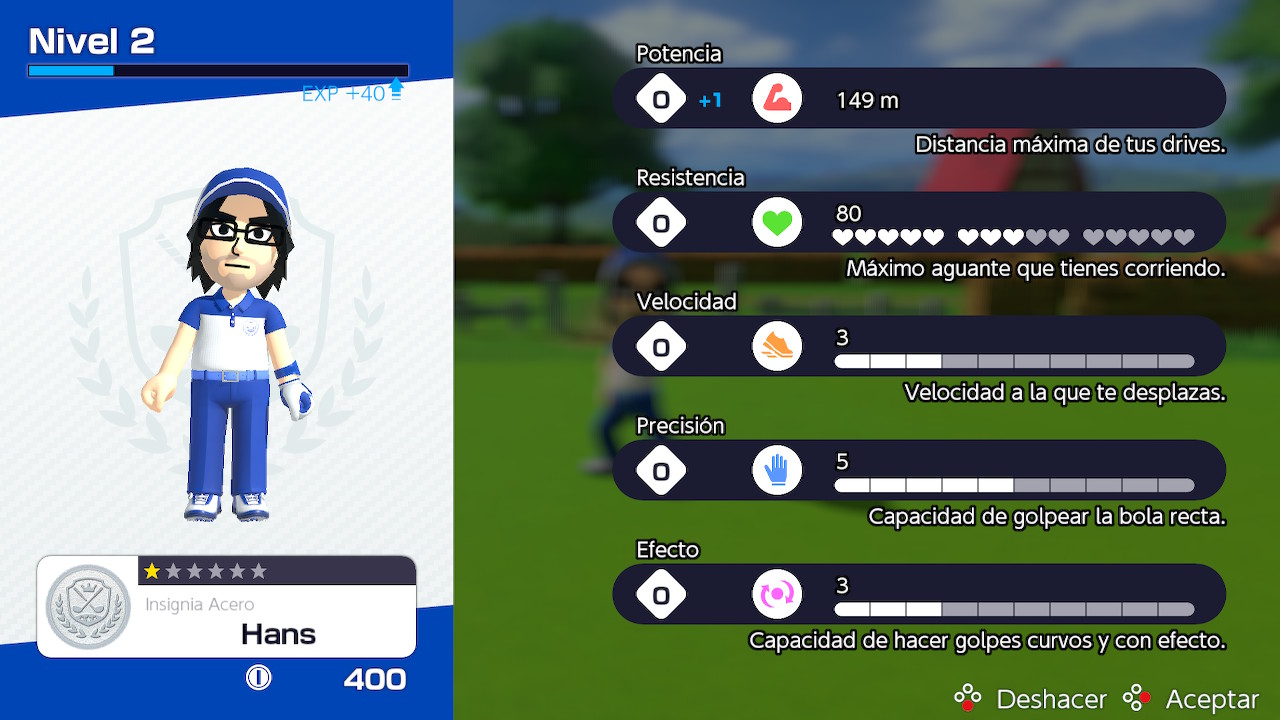The width and height of the screenshot is (1280, 720).
Task: Click the Potencia flexed arm icon
Action: click(x=777, y=98)
